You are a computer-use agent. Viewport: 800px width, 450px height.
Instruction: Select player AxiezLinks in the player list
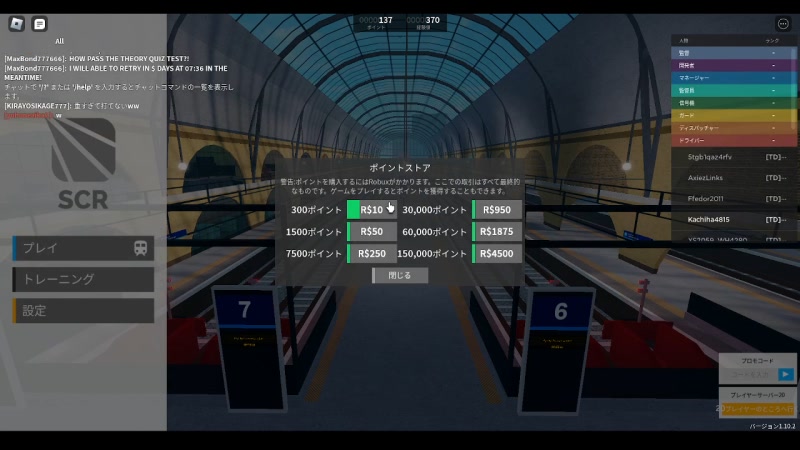[707, 177]
